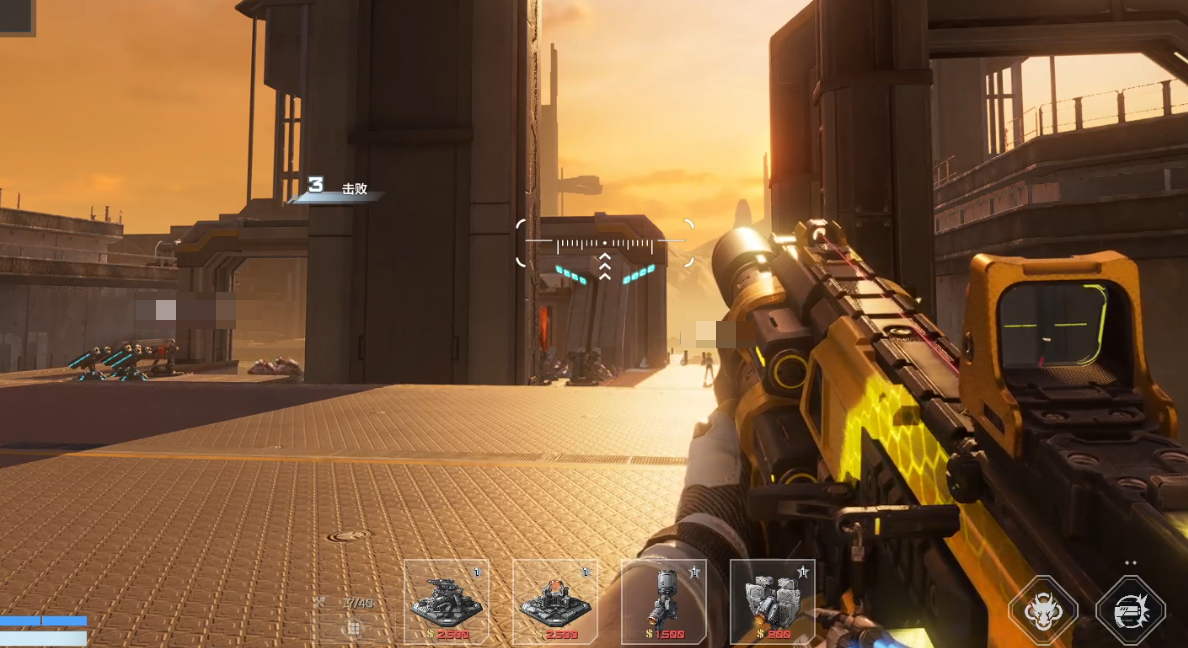Select the gun turret build slot costing 2,500
This screenshot has height=648, width=1188.
coord(446,601)
